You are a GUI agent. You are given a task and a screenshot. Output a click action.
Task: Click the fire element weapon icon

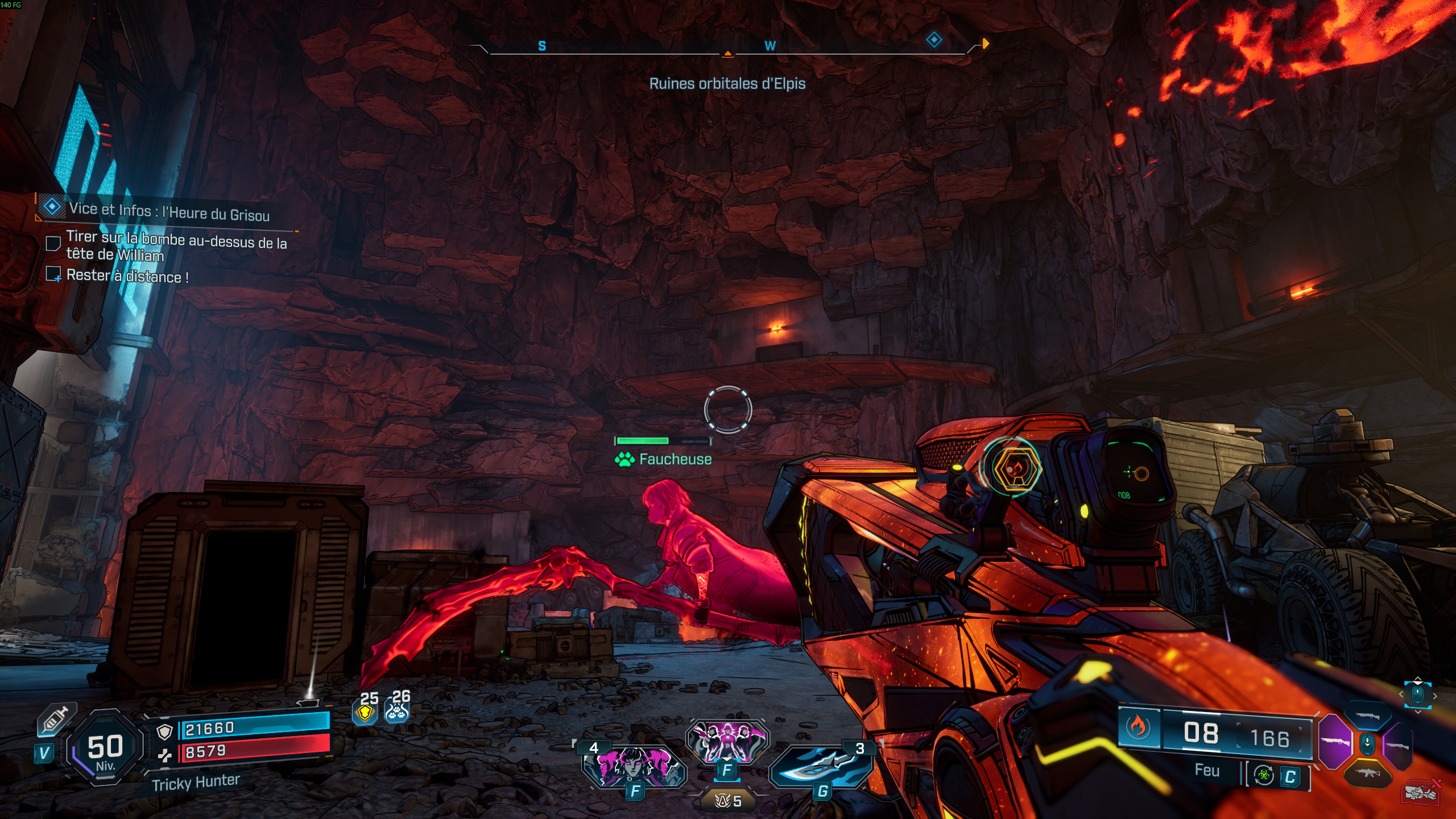[1138, 727]
